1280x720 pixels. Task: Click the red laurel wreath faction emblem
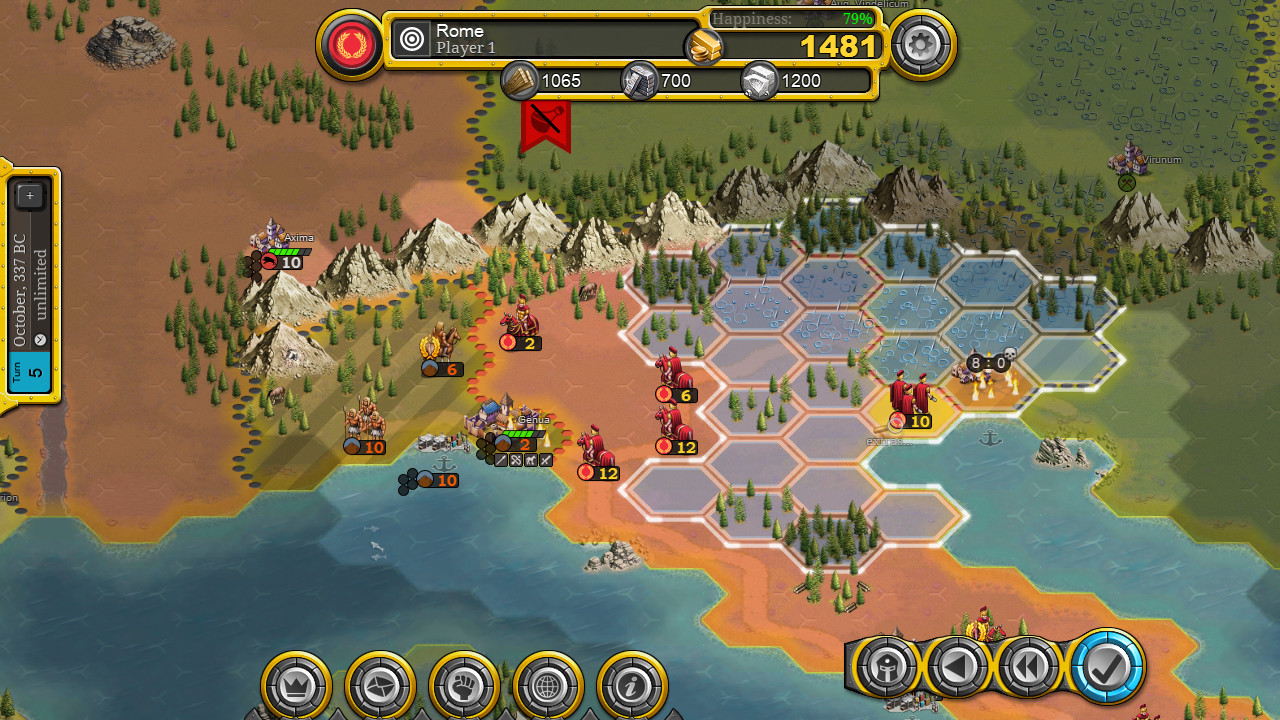(x=351, y=45)
